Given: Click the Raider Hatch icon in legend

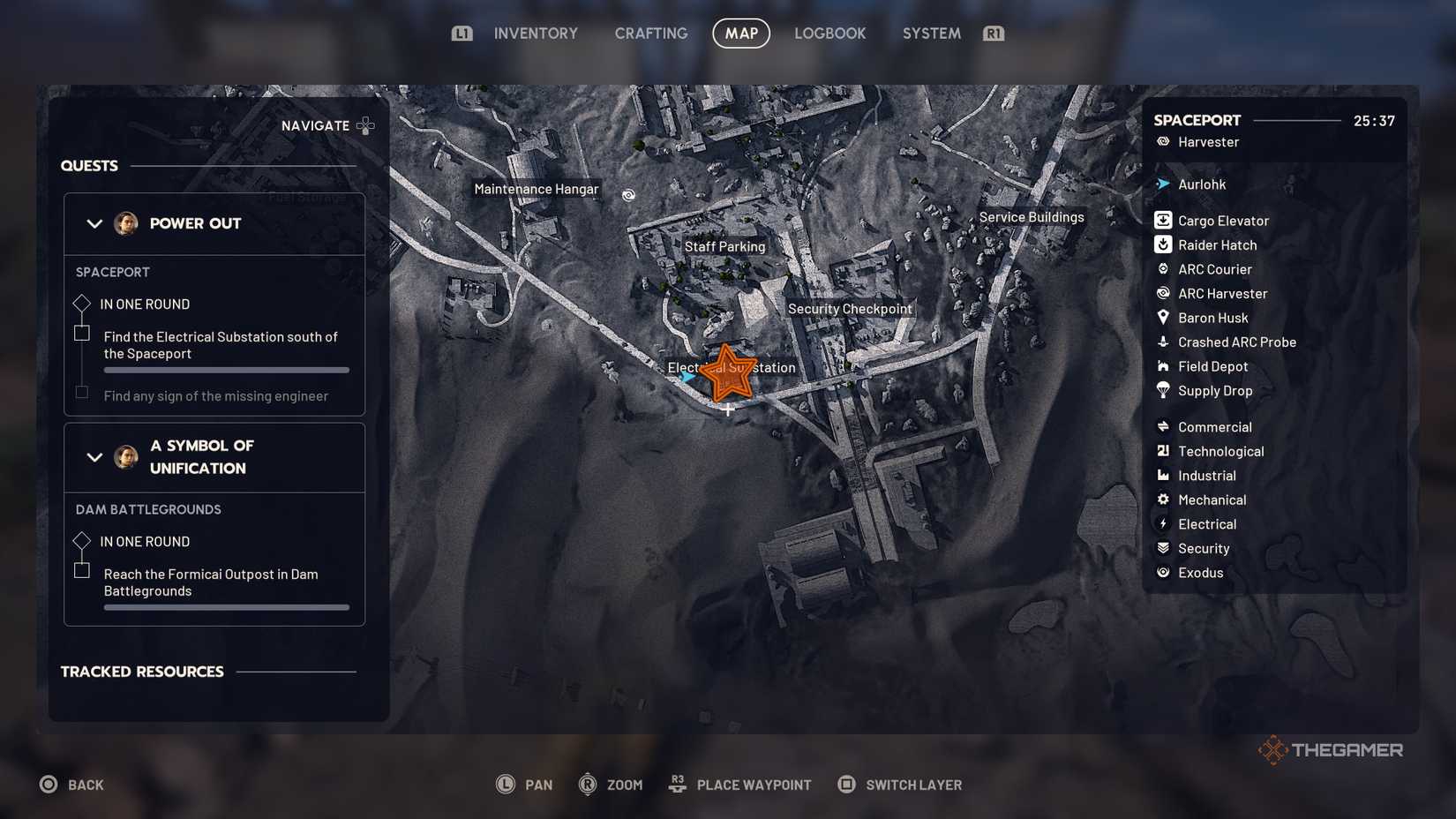Looking at the screenshot, I should pos(1163,244).
